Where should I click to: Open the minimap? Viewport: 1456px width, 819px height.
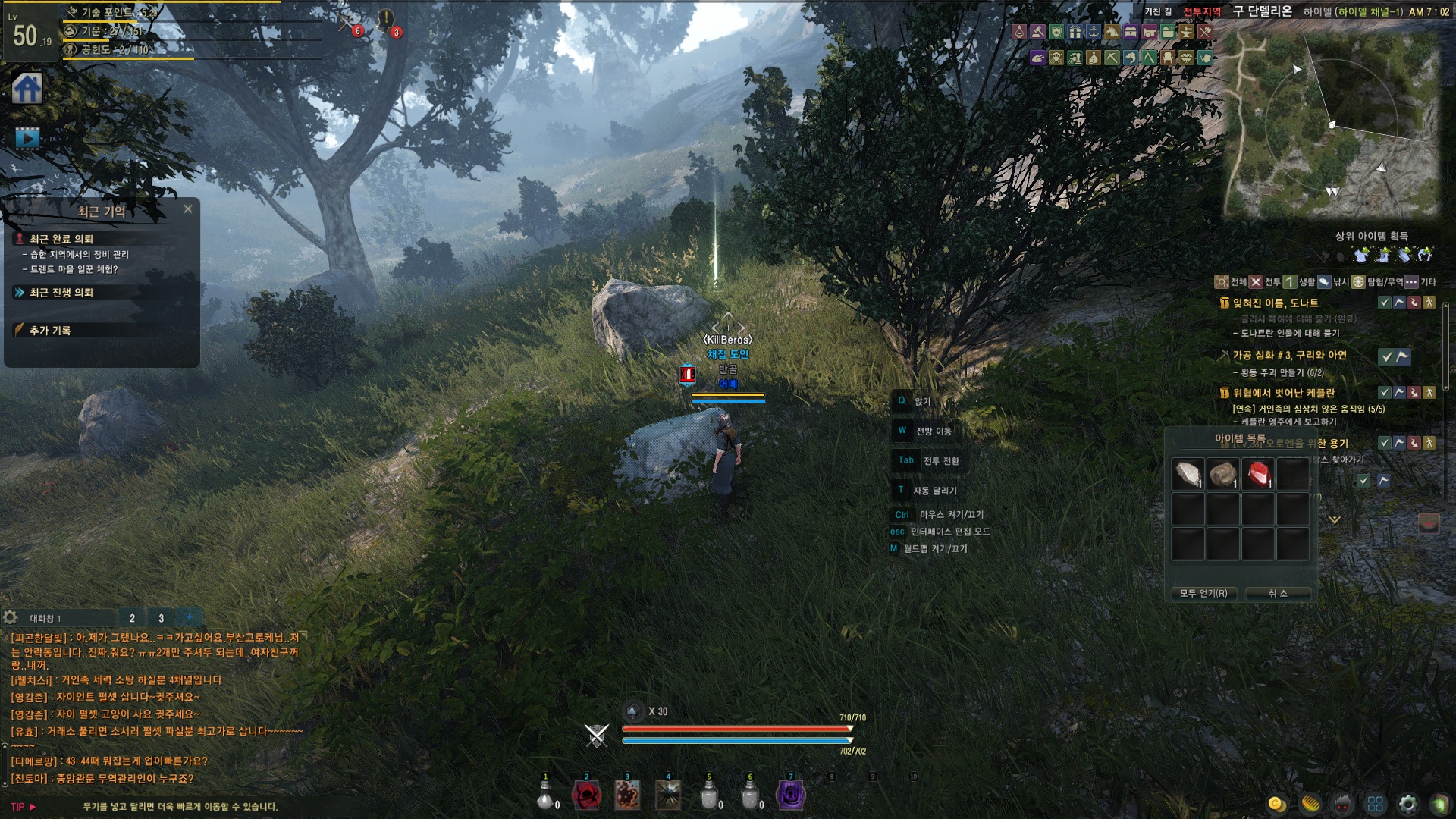point(1332,125)
